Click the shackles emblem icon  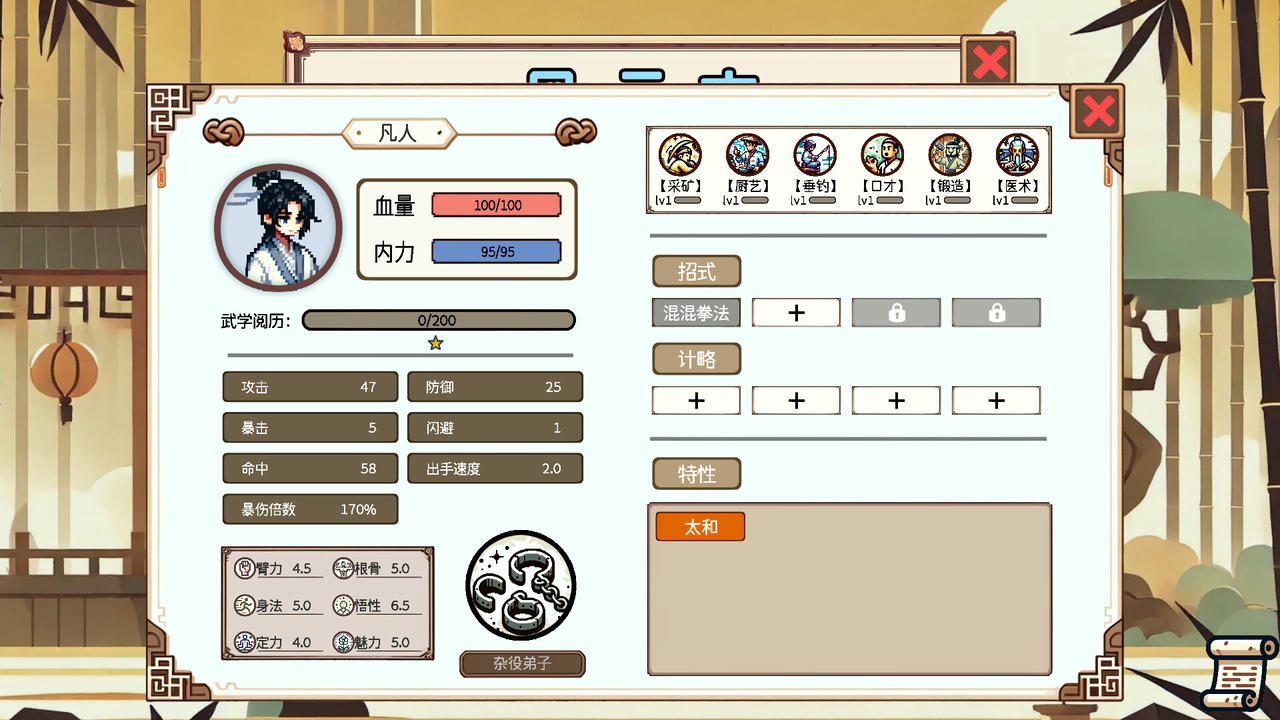[521, 586]
